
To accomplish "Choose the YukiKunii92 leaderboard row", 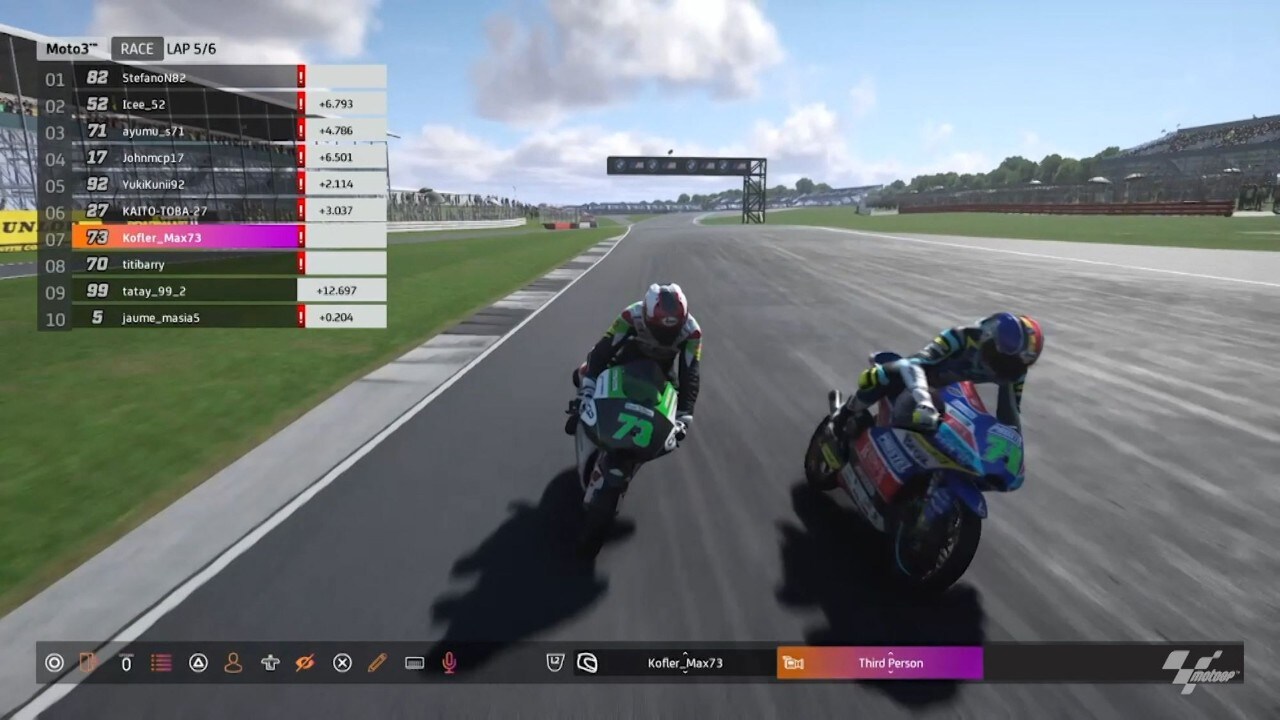I will [x=185, y=184].
